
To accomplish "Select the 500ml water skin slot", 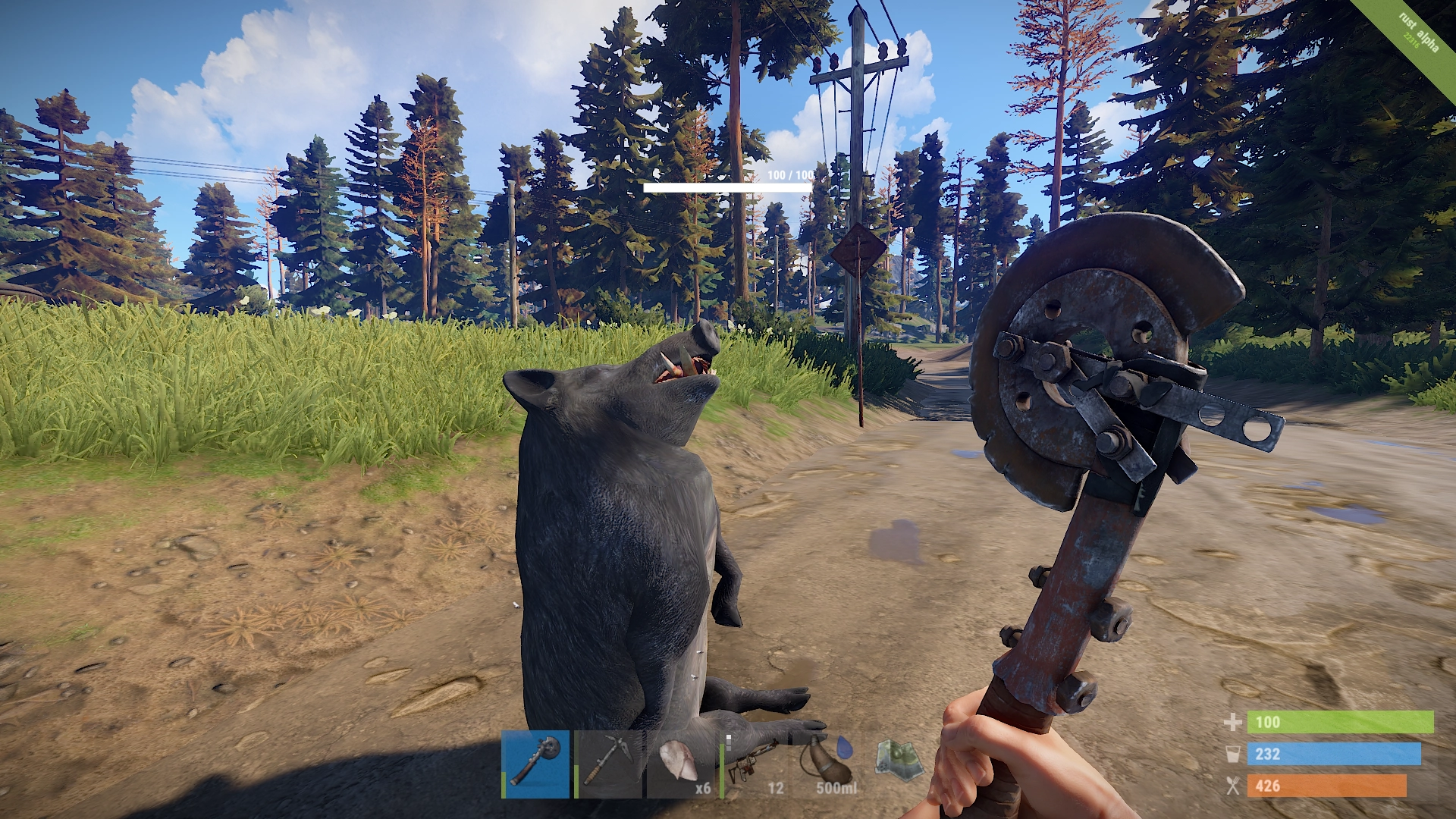I will click(827, 764).
